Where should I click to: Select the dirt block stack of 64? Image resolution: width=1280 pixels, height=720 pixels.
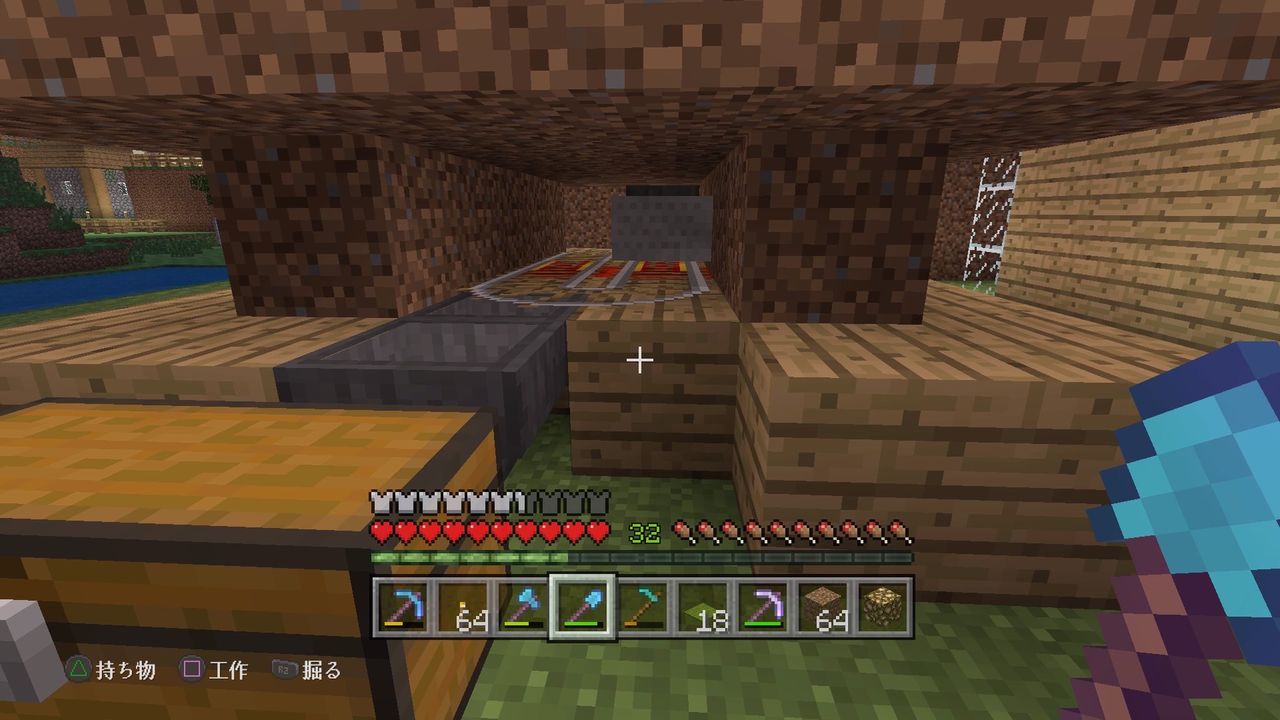[821, 605]
